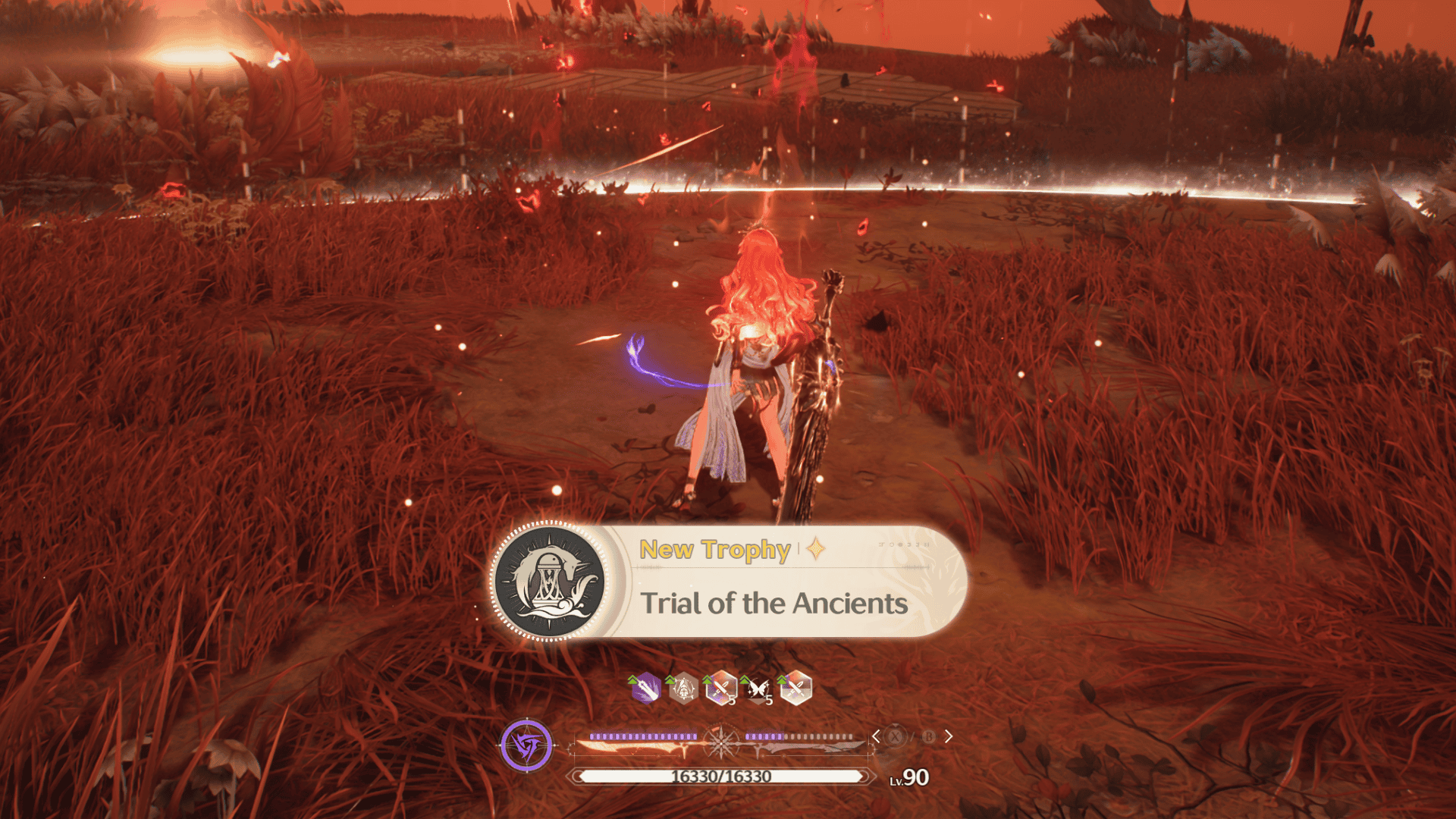The height and width of the screenshot is (819, 1456).
Task: Click the left arrow beside the X glyph
Action: 876,736
